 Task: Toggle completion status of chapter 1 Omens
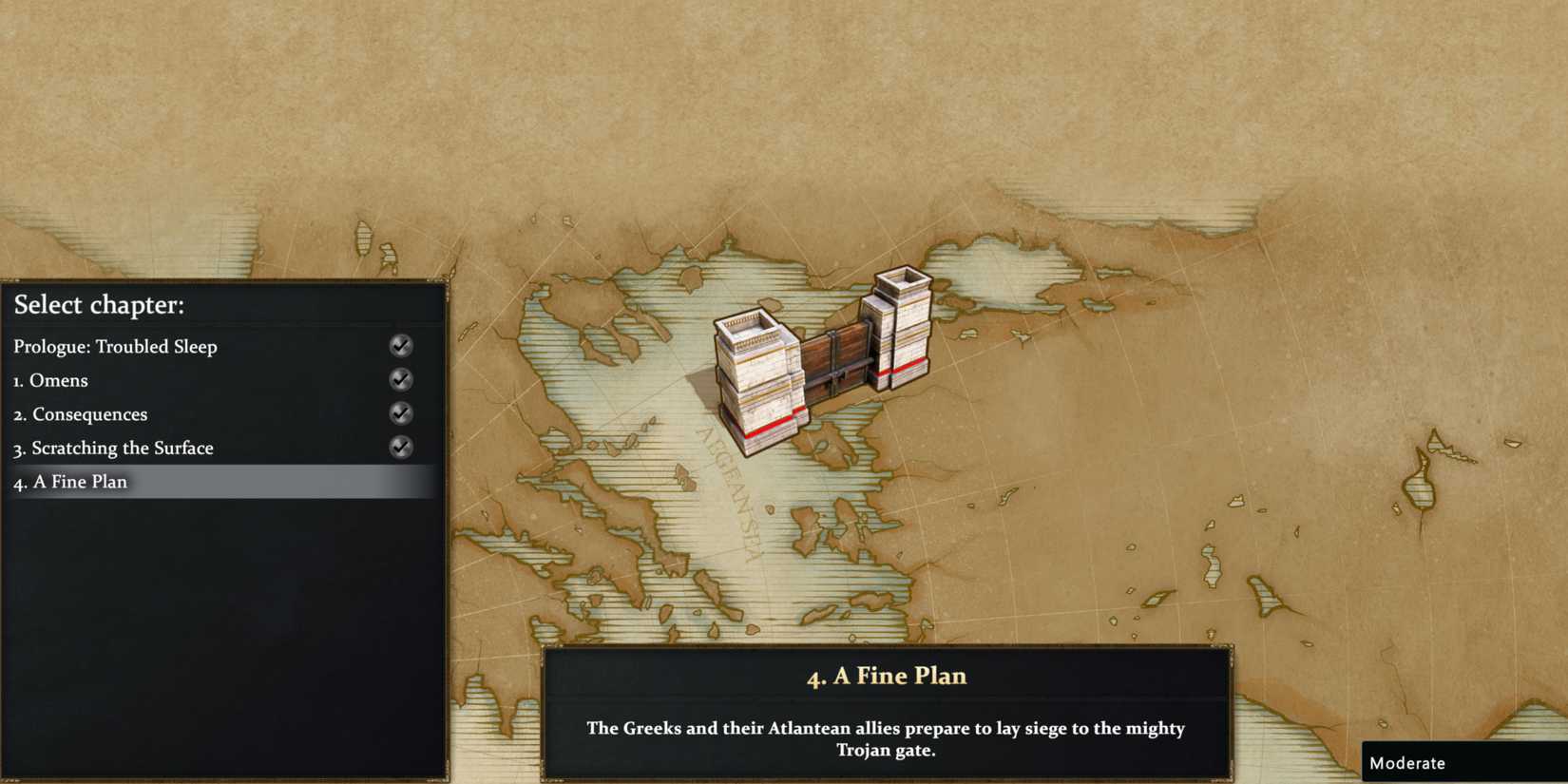click(x=400, y=379)
